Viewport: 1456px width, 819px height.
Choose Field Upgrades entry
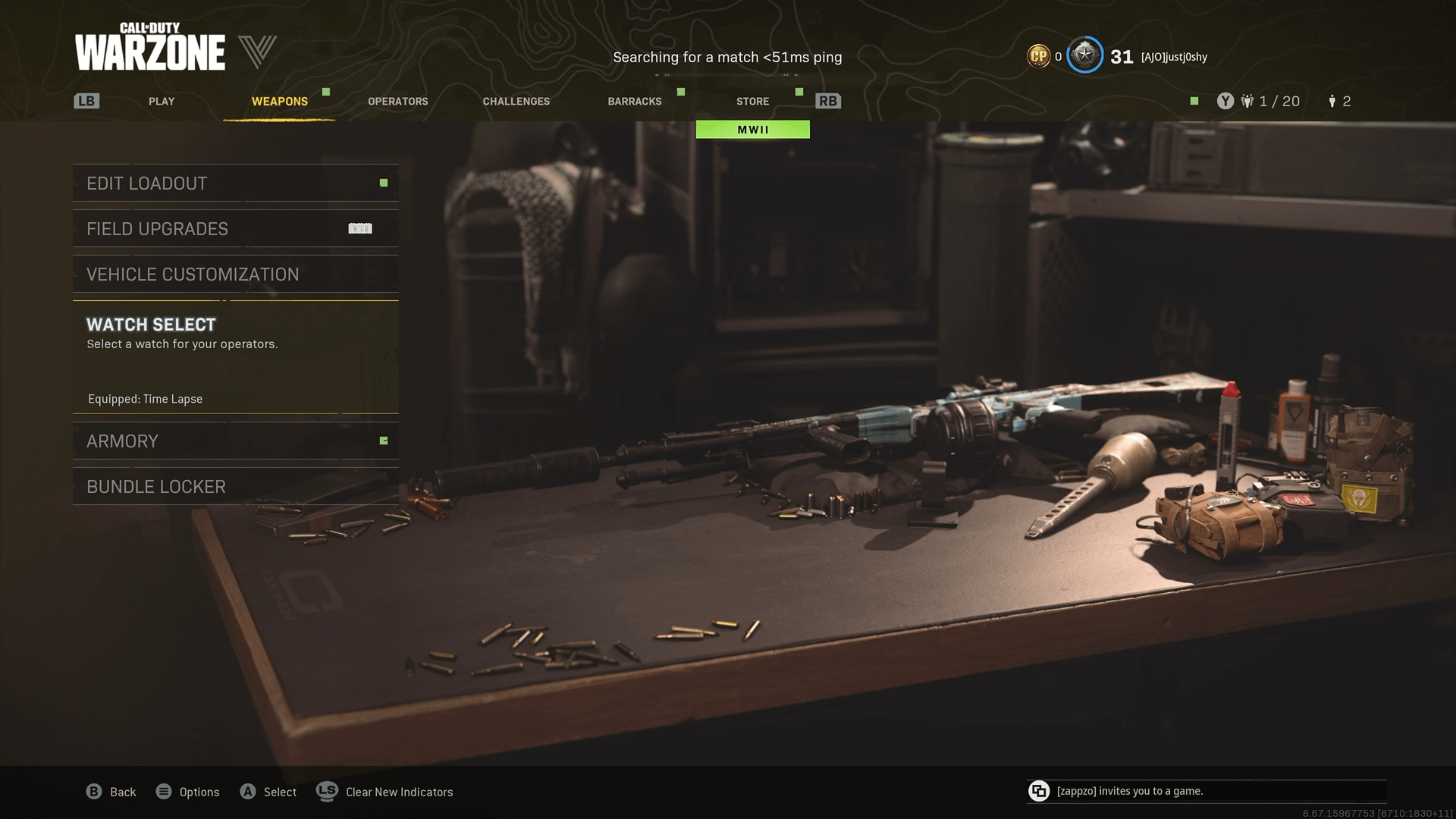point(235,229)
